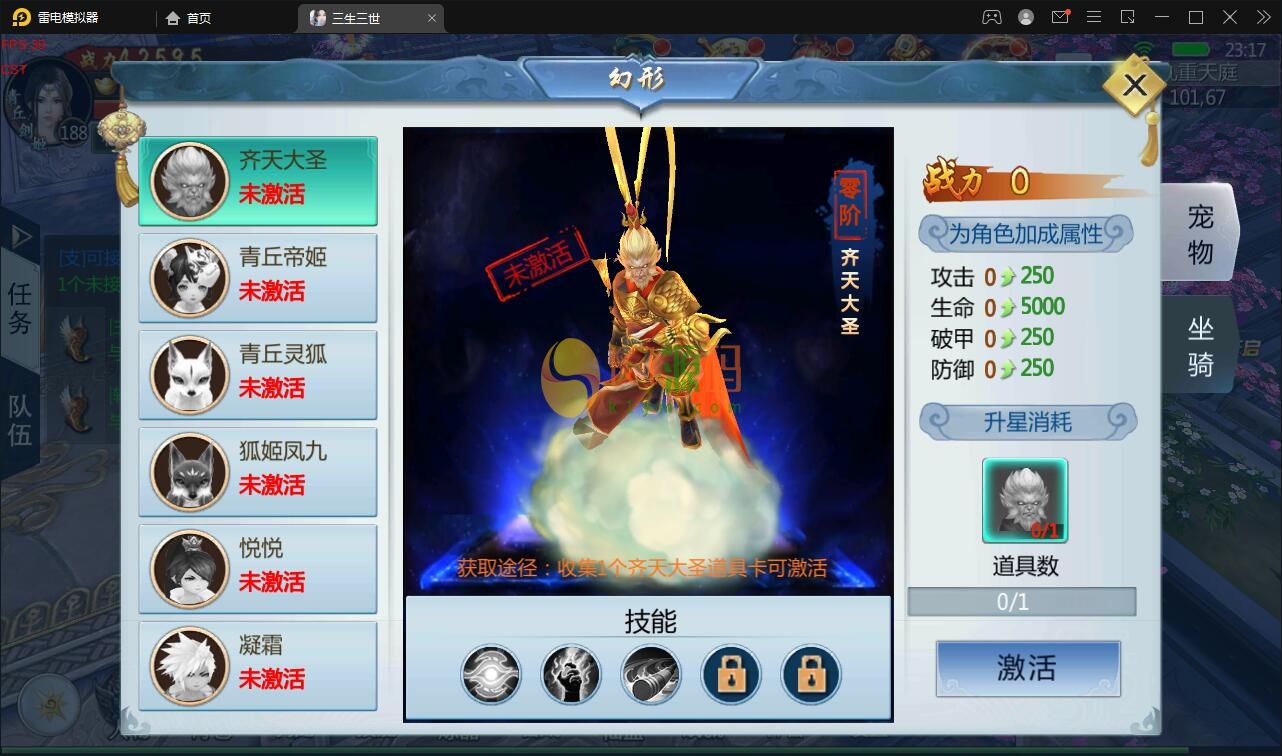The height and width of the screenshot is (756, 1282).
Task: Click the third skill icon in 技能 bar
Action: coord(650,675)
